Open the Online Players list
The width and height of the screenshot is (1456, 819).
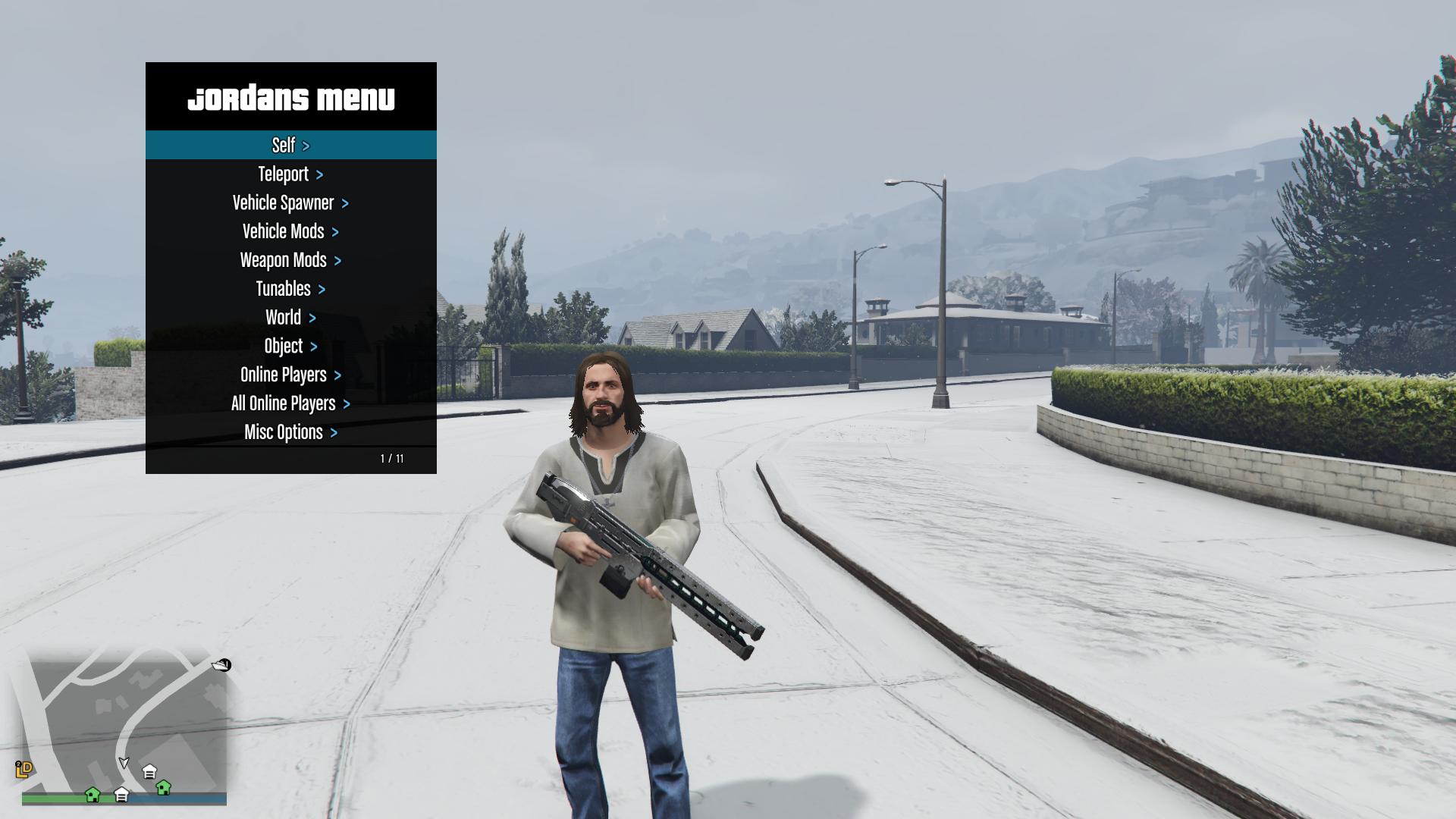[290, 375]
